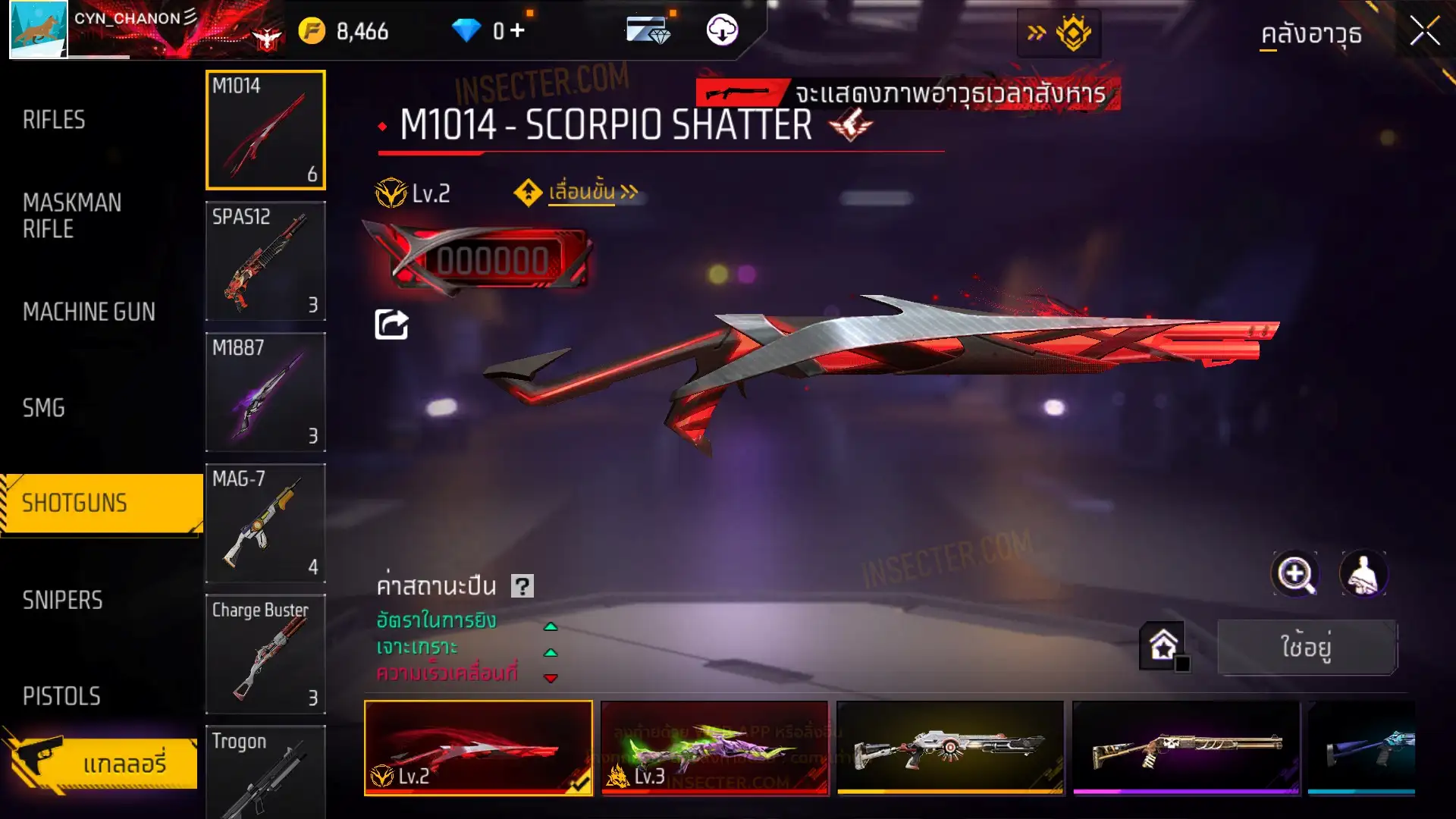Open the gallery button with pistol icon
Image resolution: width=1456 pixels, height=819 pixels.
[102, 762]
